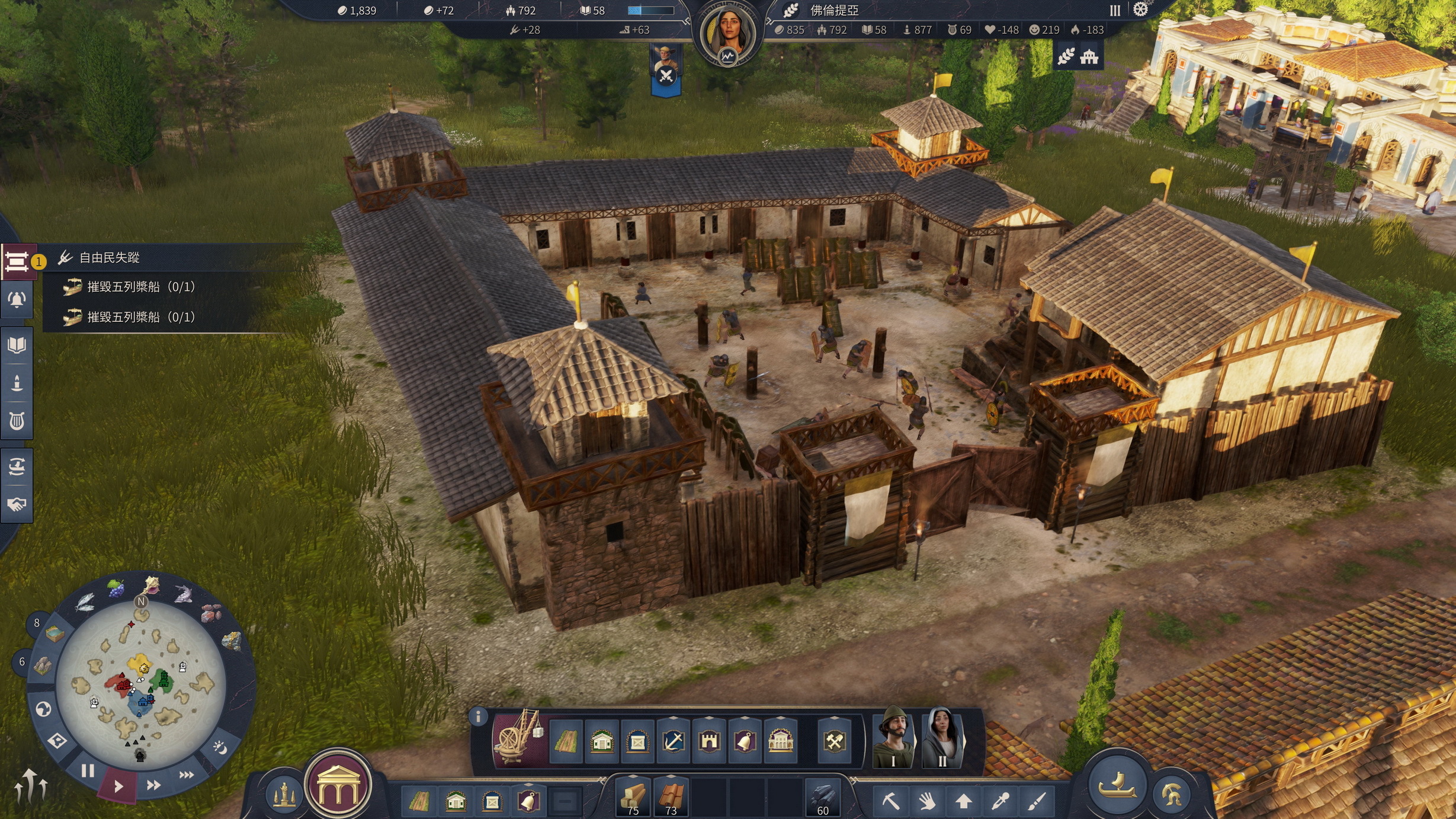Activate the pickaxe demolish tool
The image size is (1456, 819).
(x=891, y=802)
